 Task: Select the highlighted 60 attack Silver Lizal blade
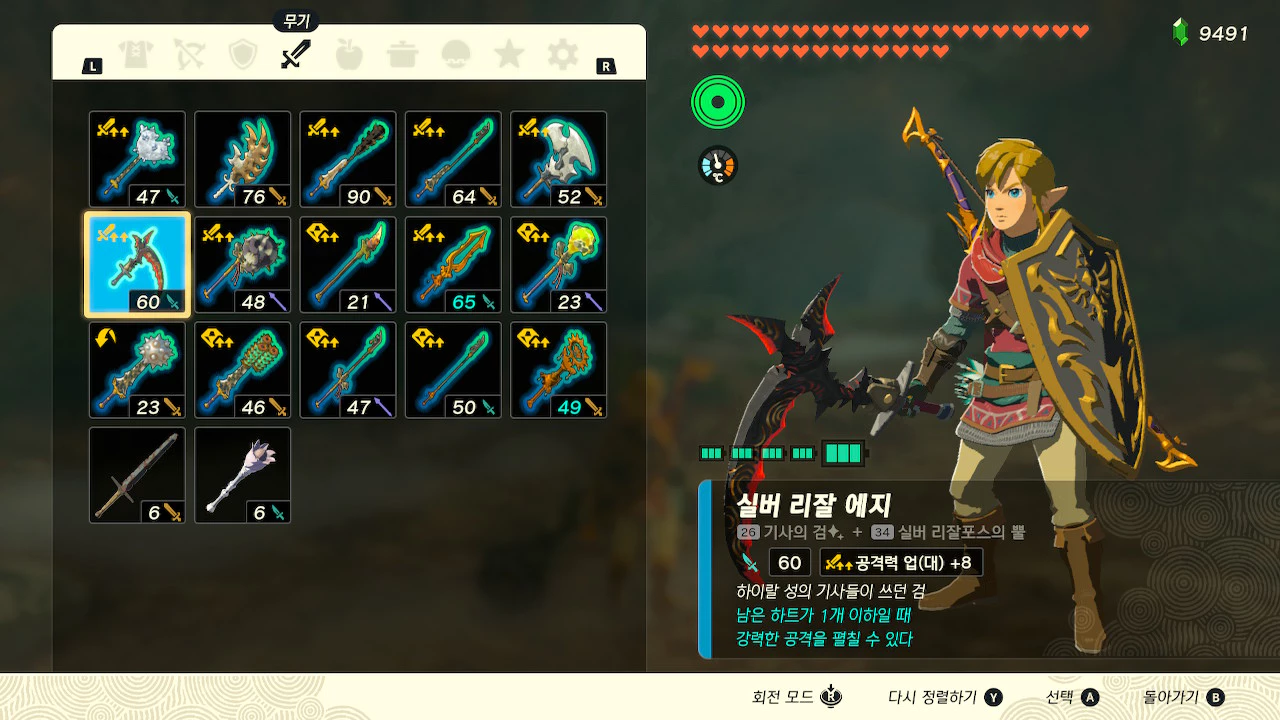(x=137, y=265)
